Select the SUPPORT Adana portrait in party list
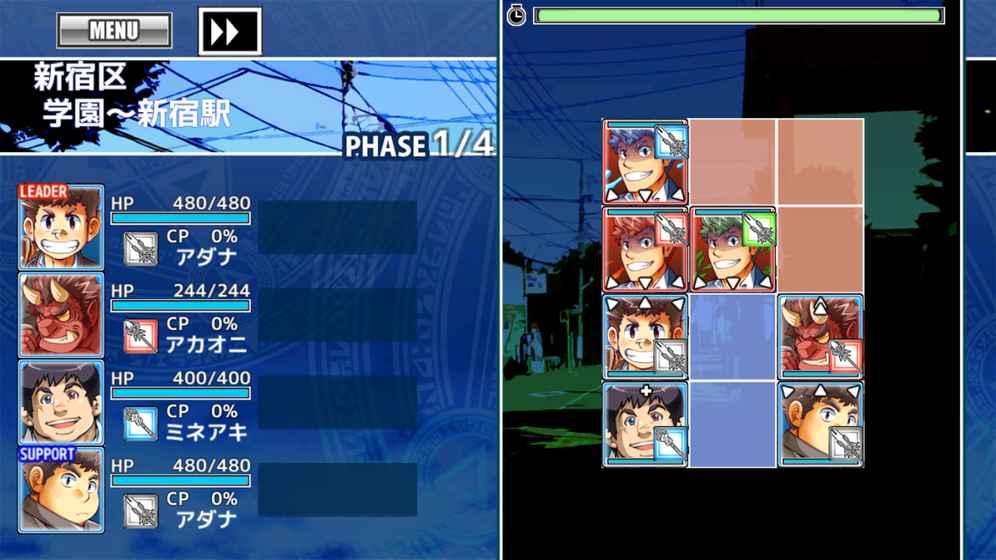The width and height of the screenshot is (996, 560). 61,490
